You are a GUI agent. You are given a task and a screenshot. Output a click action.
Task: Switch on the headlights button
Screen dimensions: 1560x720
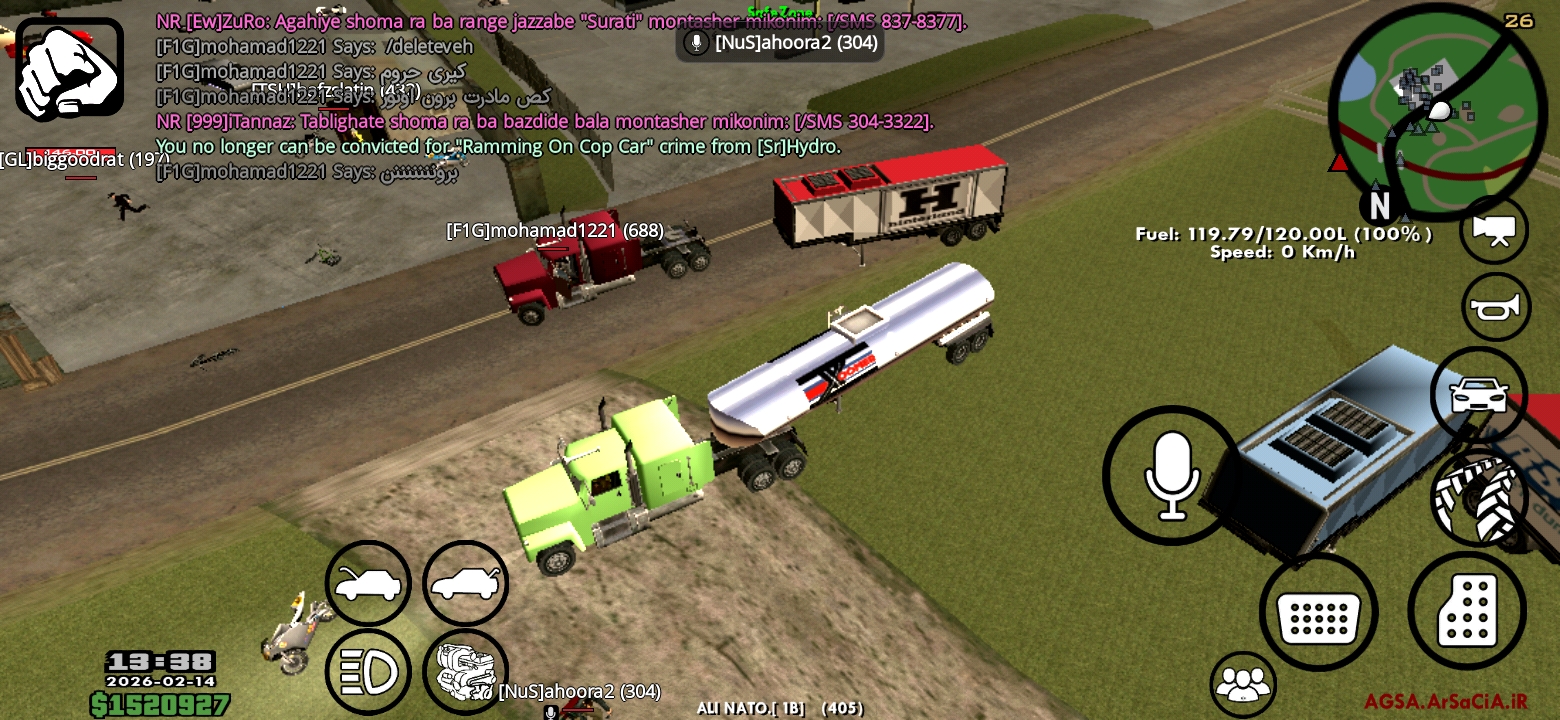[x=368, y=671]
